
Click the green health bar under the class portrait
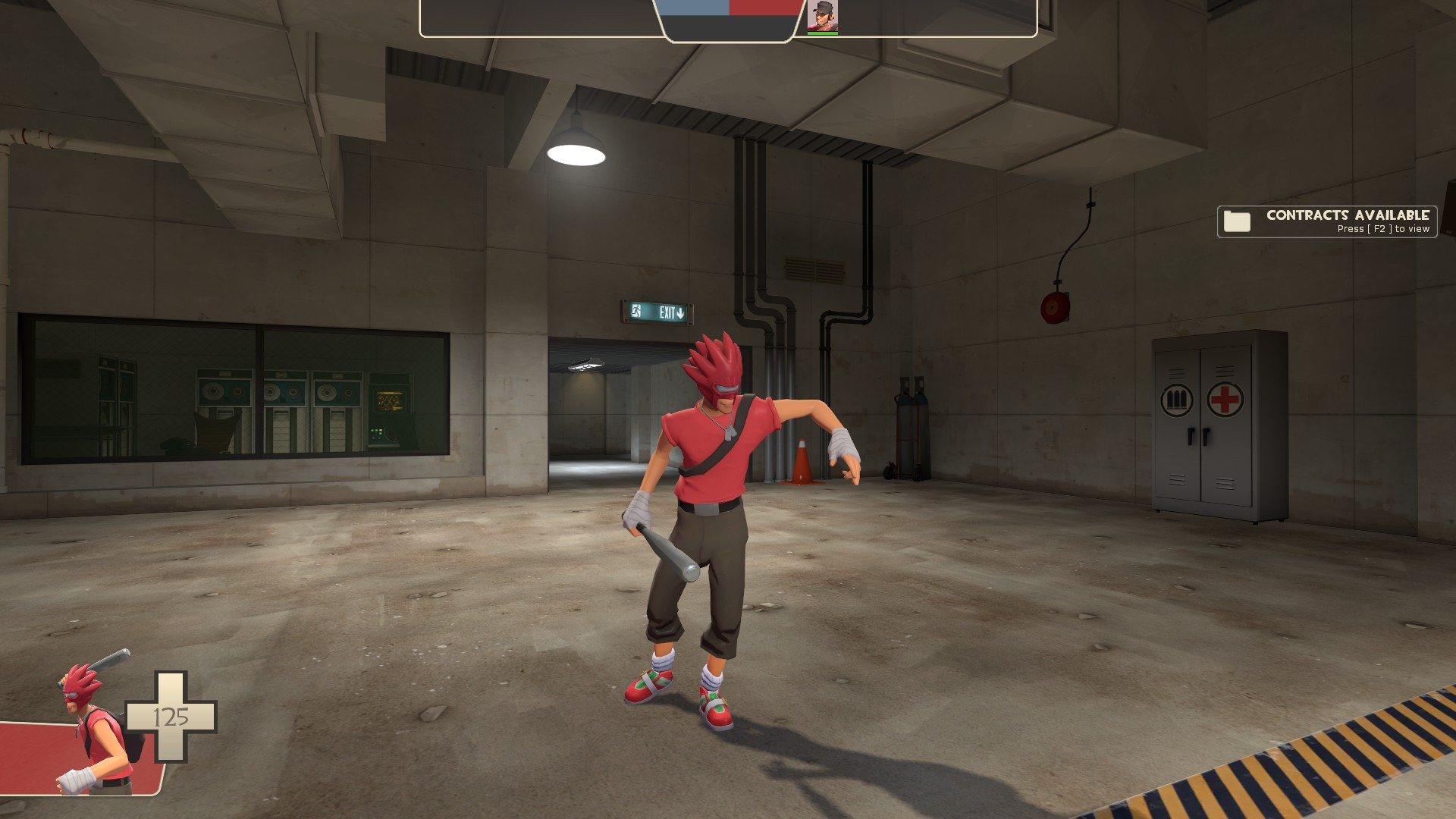coord(823,32)
